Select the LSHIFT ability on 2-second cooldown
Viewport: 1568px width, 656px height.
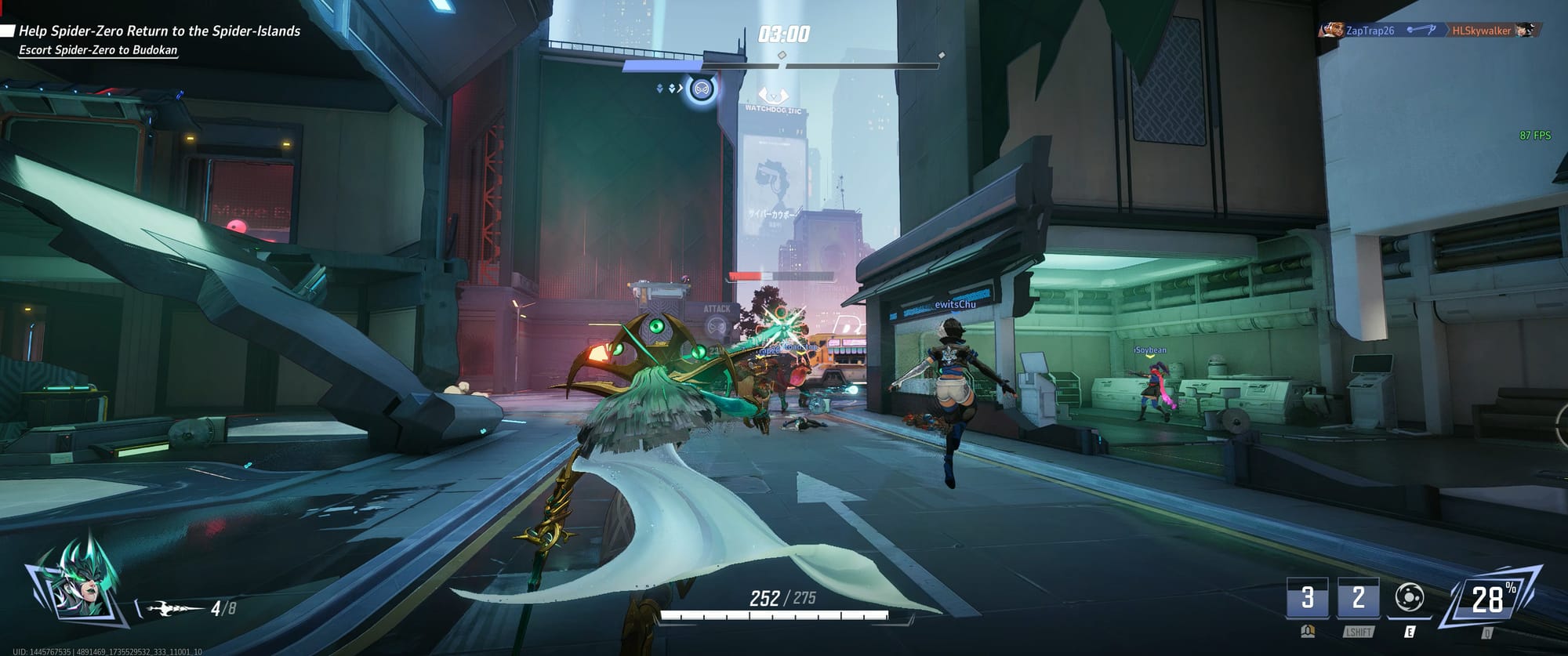click(x=1358, y=598)
